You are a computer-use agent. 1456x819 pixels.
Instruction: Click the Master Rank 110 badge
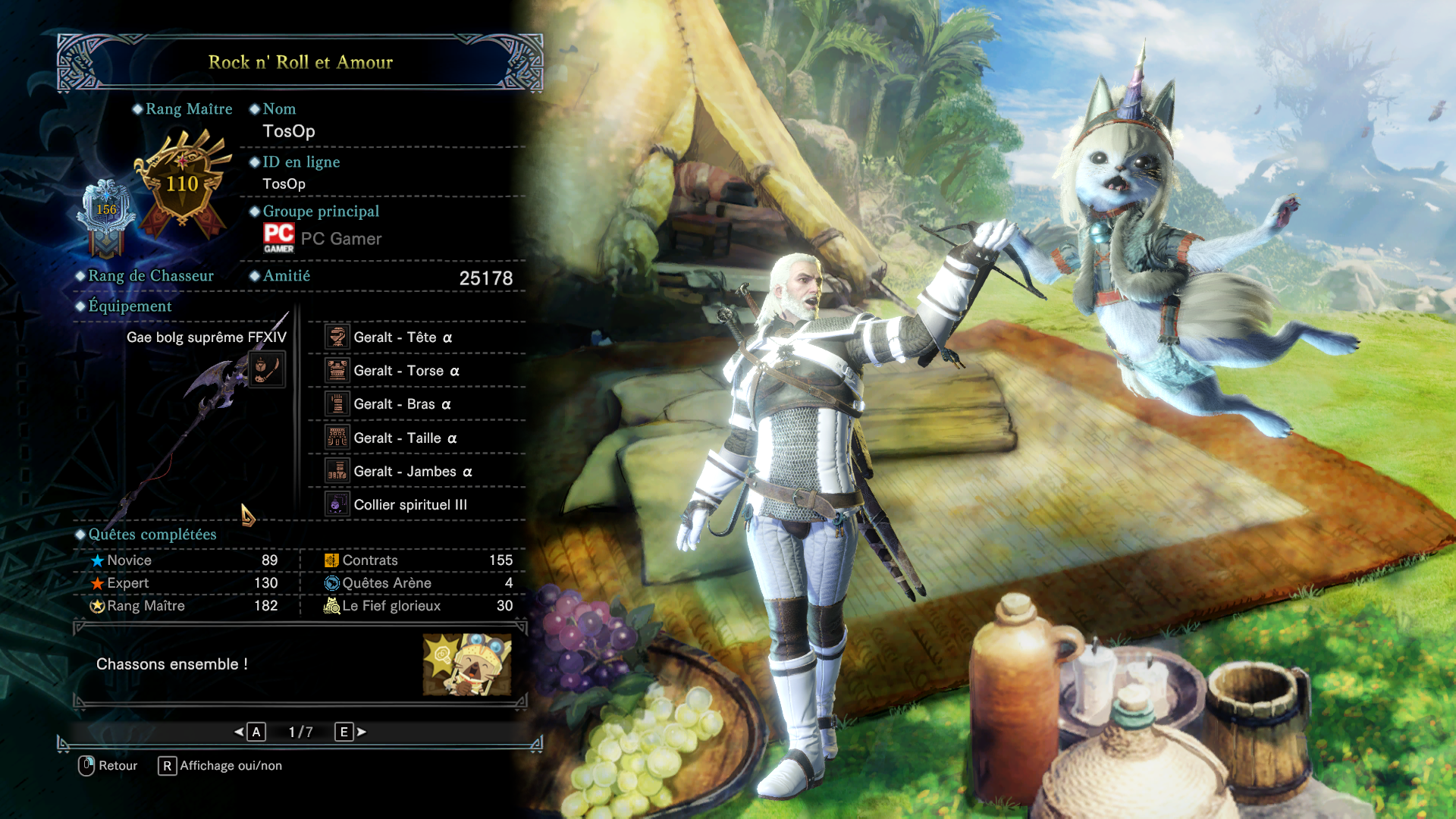pyautogui.click(x=183, y=184)
